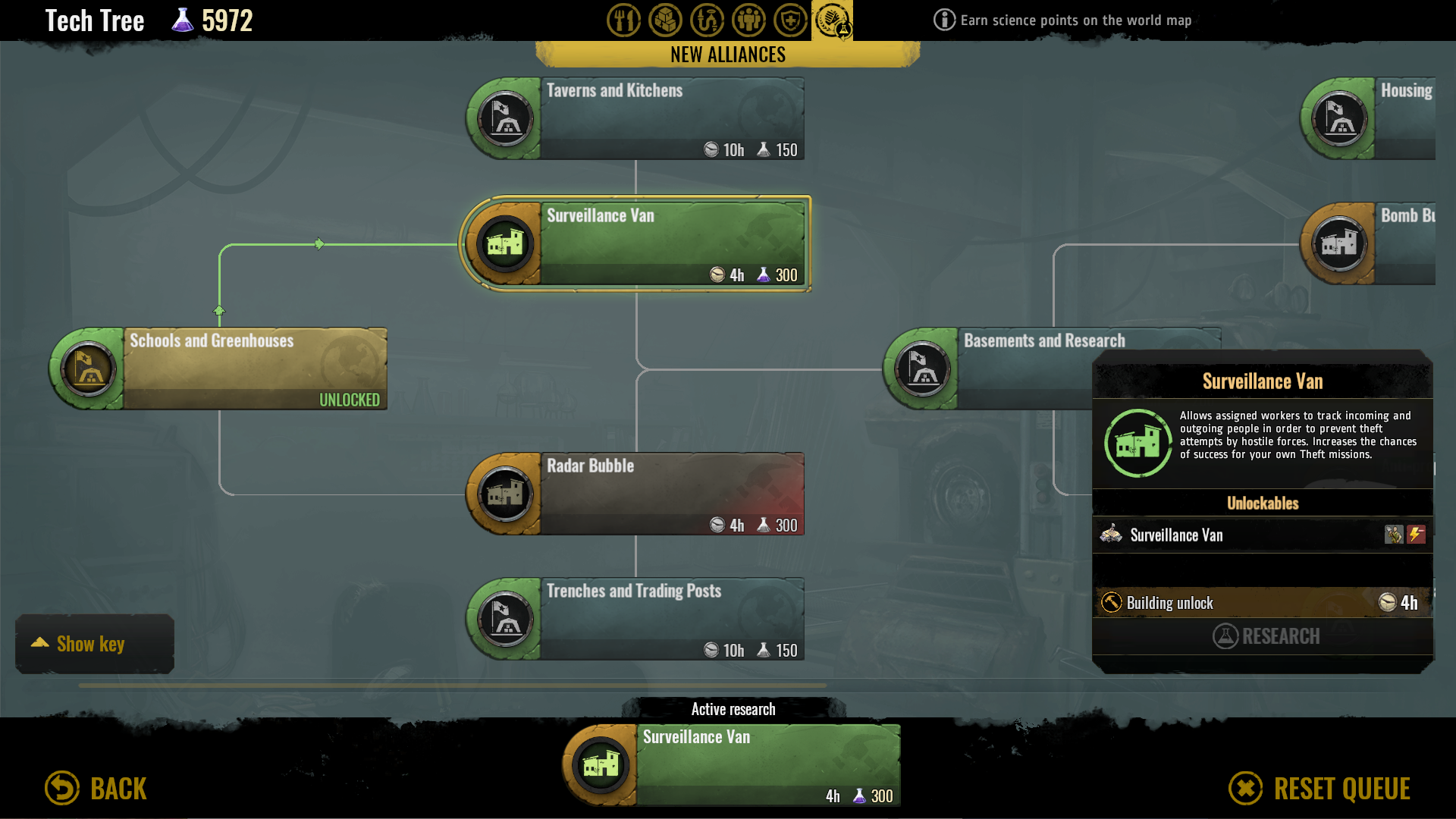Click the NEW ALLIANCES banner
The image size is (1456, 819).
point(727,54)
